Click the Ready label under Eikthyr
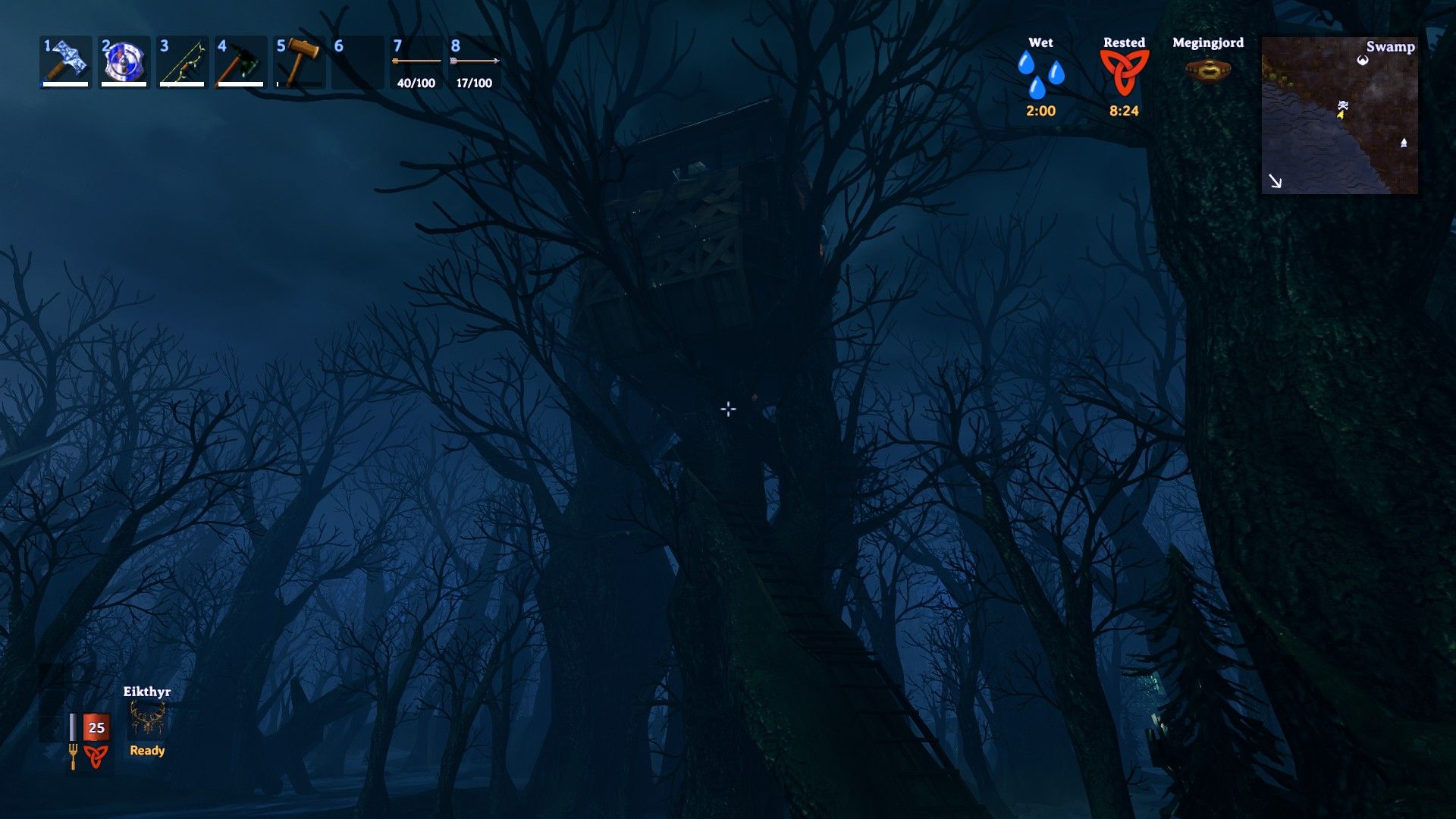The image size is (1456, 819). [x=147, y=750]
